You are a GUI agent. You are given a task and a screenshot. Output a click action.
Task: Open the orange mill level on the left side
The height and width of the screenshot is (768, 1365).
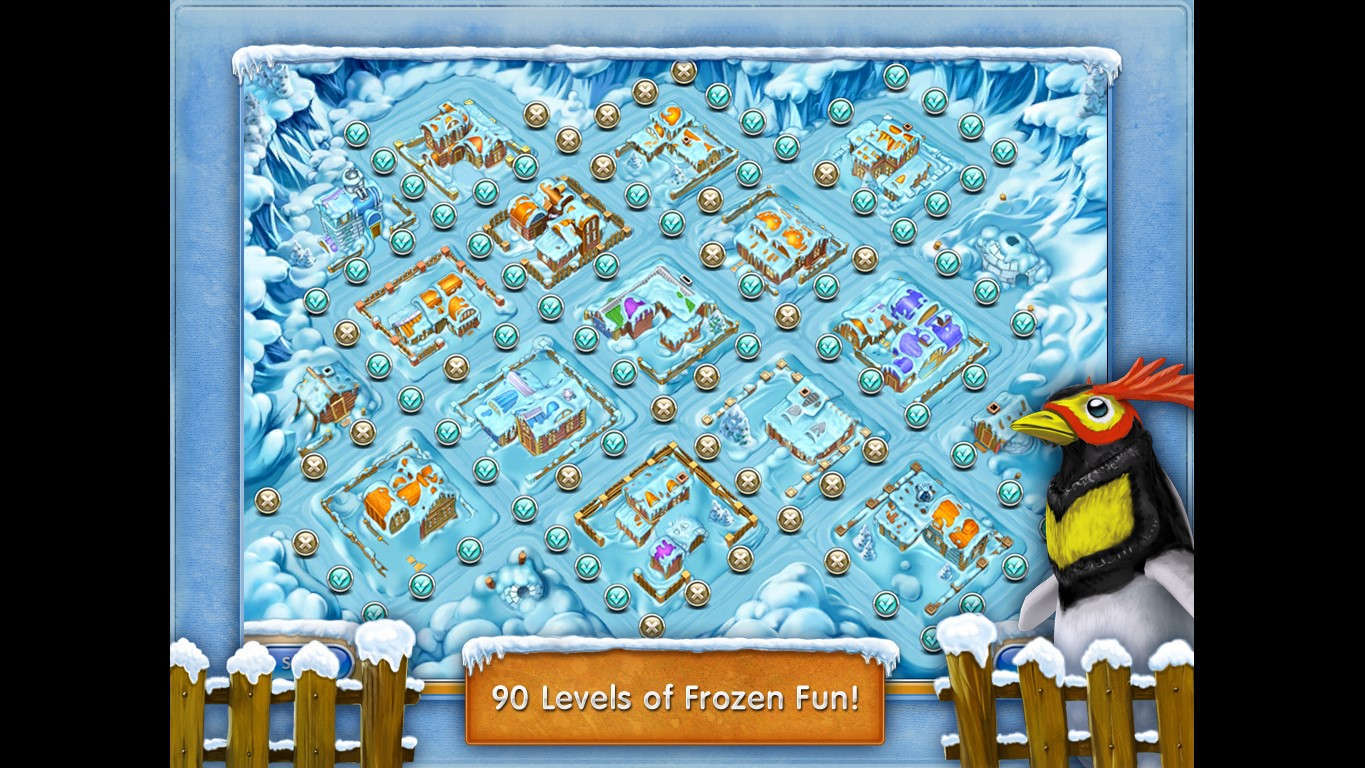click(430, 310)
